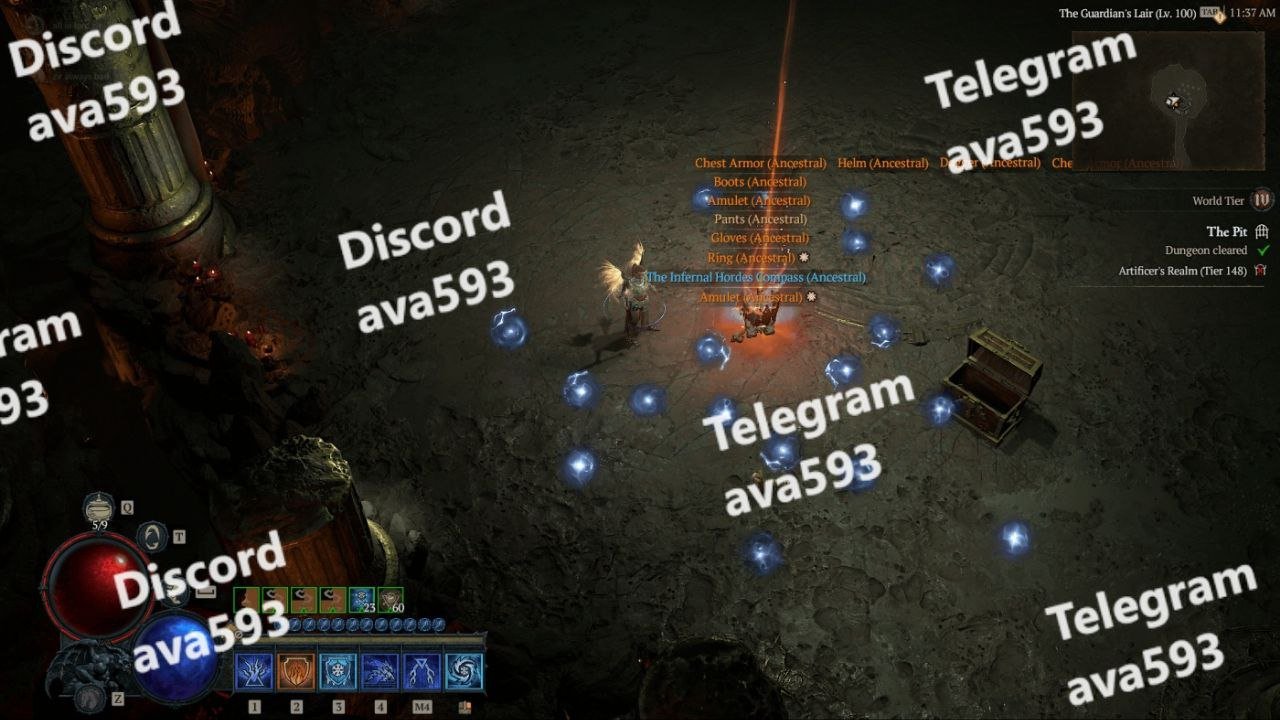Inspect the blue buff icon showing 23
The width and height of the screenshot is (1280, 720).
tap(361, 600)
